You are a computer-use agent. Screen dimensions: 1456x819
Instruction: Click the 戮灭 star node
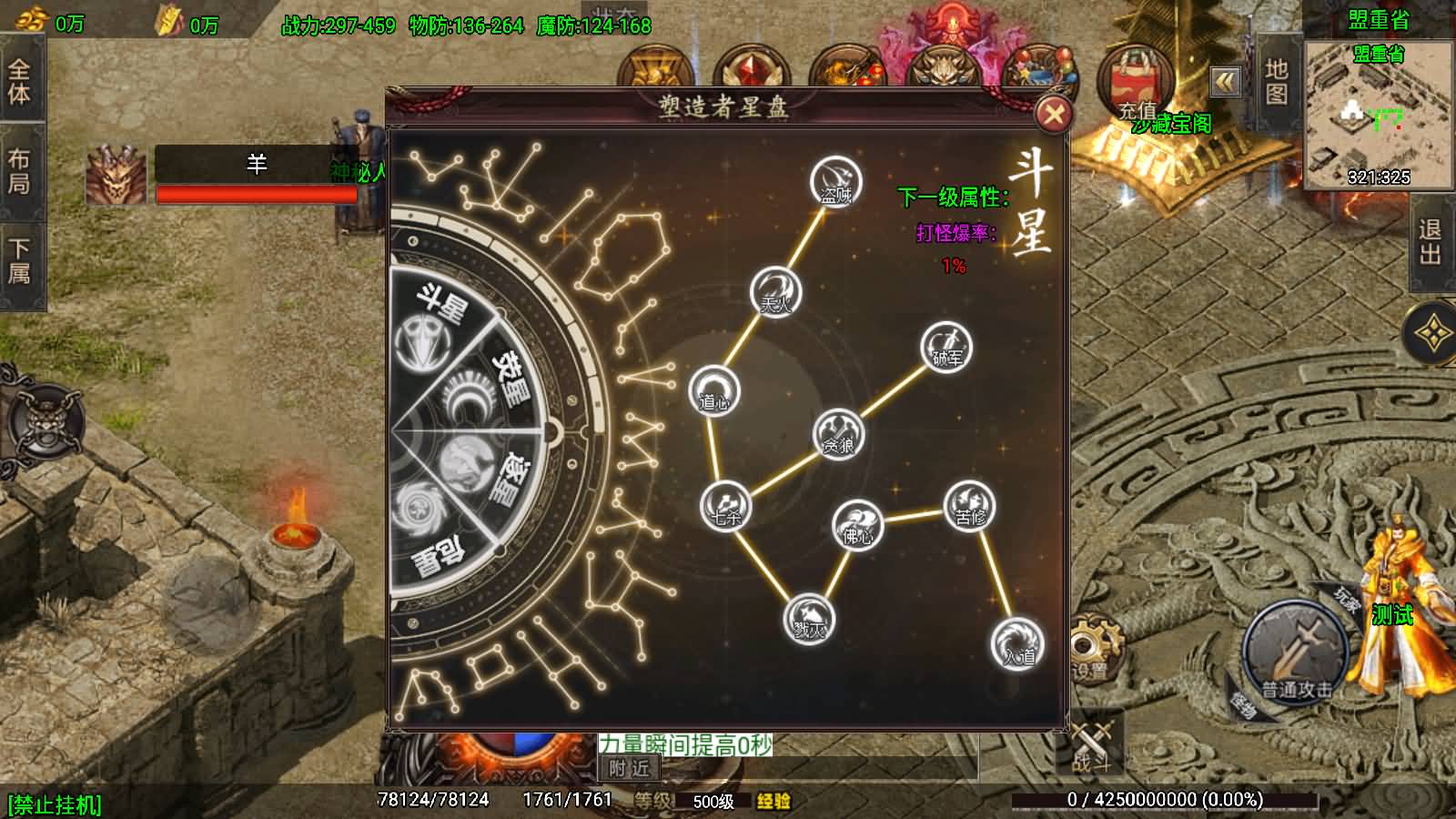[x=808, y=620]
